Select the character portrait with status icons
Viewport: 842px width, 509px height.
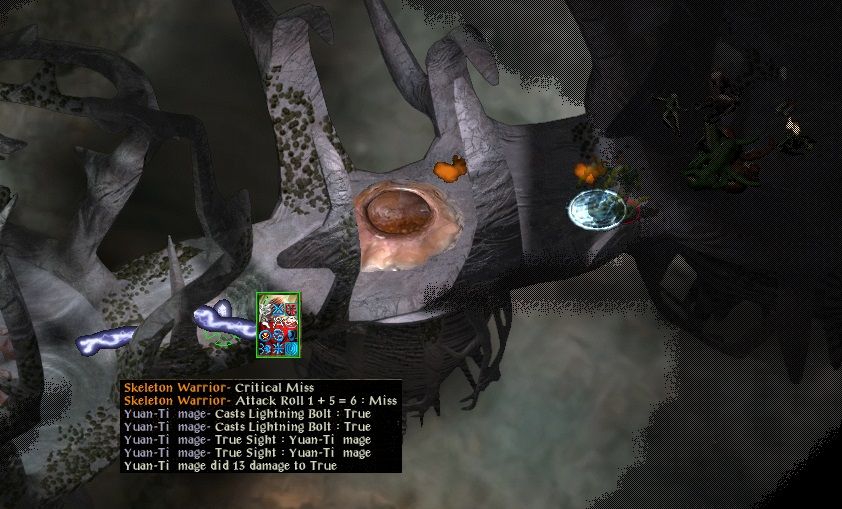(278, 324)
